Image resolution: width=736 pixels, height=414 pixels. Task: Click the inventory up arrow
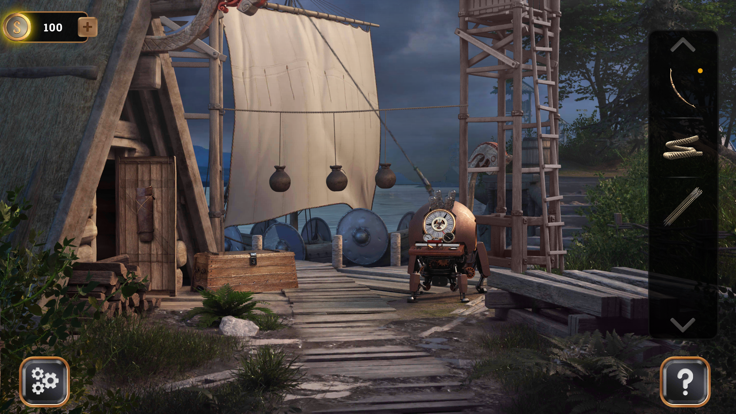[682, 45]
